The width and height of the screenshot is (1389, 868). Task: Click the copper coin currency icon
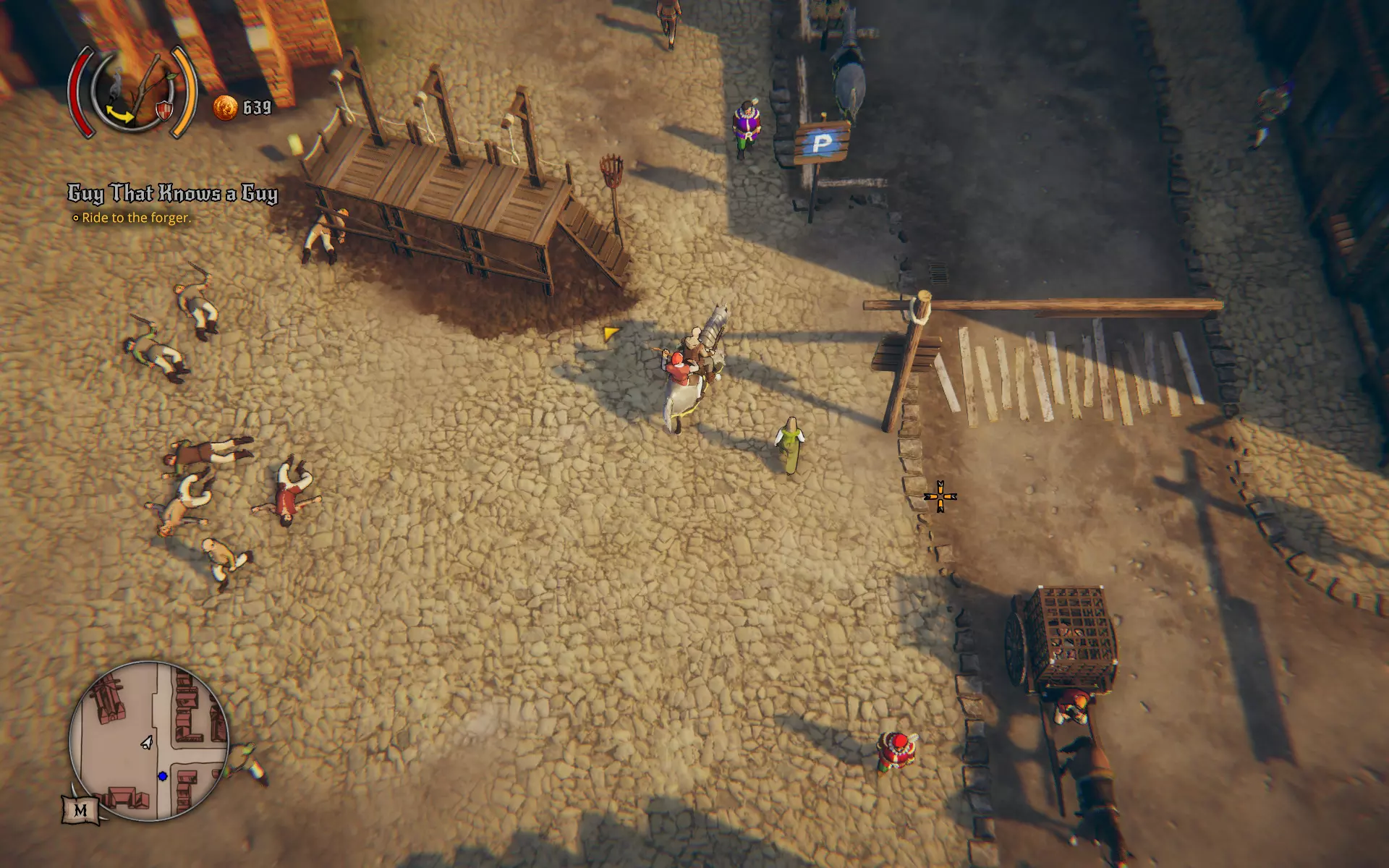tap(225, 108)
